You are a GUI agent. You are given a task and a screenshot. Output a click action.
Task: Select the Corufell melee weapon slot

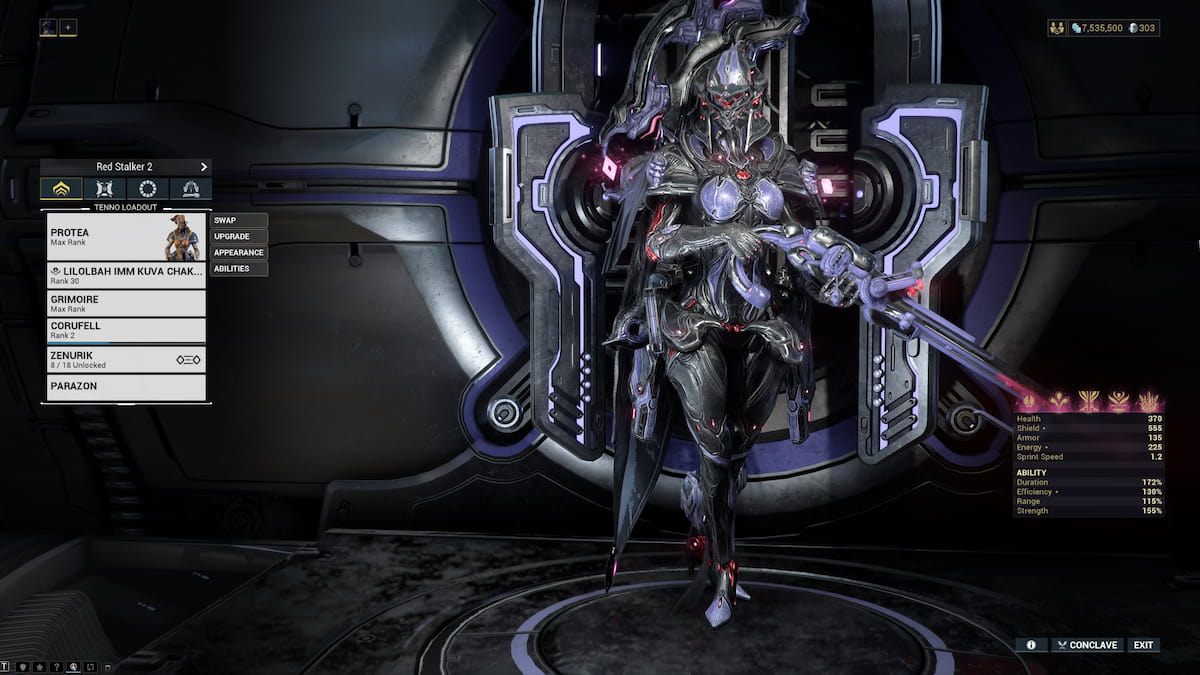(x=126, y=330)
